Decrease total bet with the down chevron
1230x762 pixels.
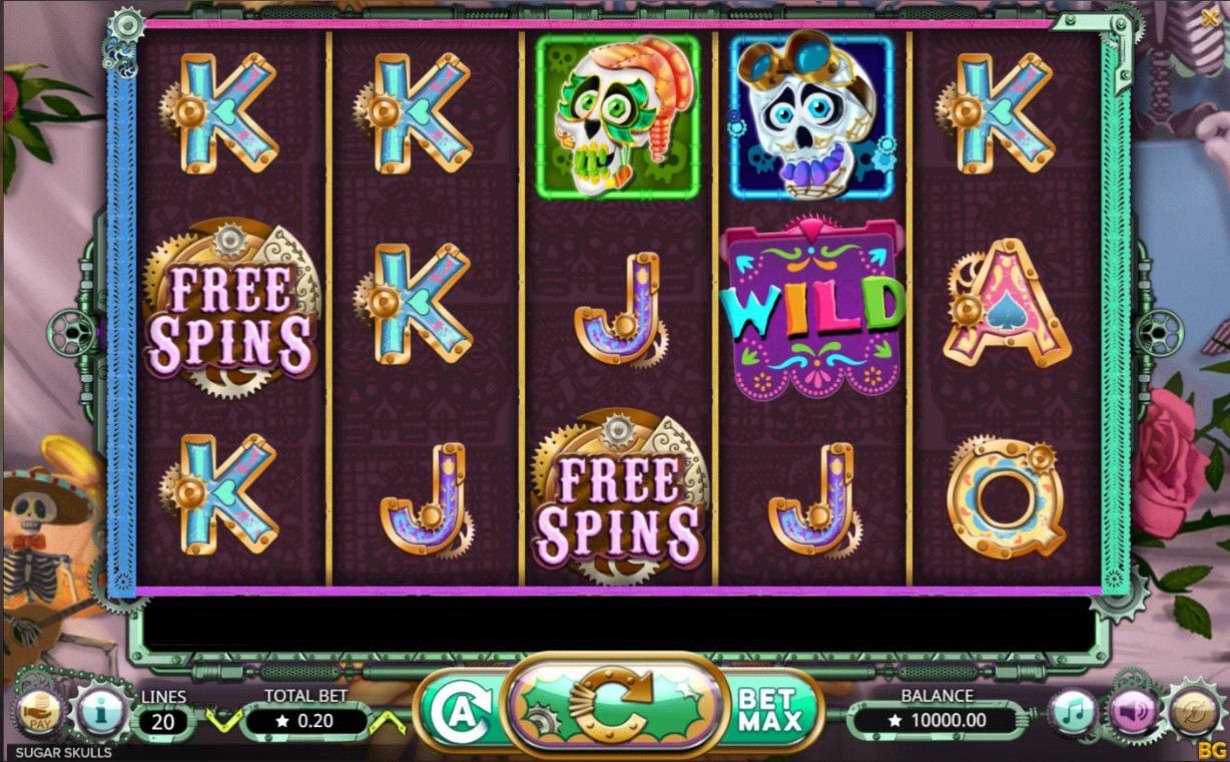click(x=221, y=719)
